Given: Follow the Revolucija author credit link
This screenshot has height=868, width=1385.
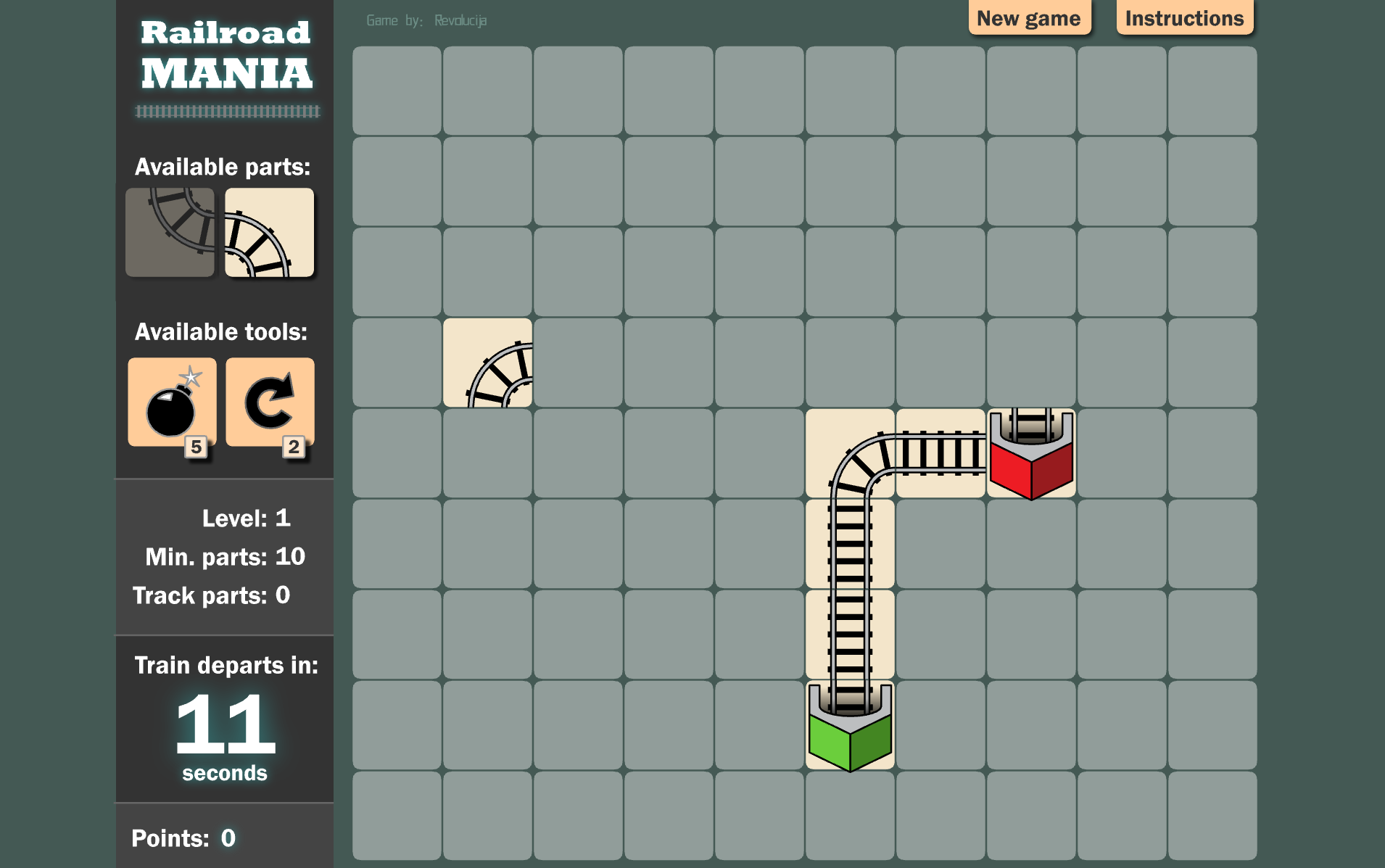Looking at the screenshot, I should [x=460, y=20].
